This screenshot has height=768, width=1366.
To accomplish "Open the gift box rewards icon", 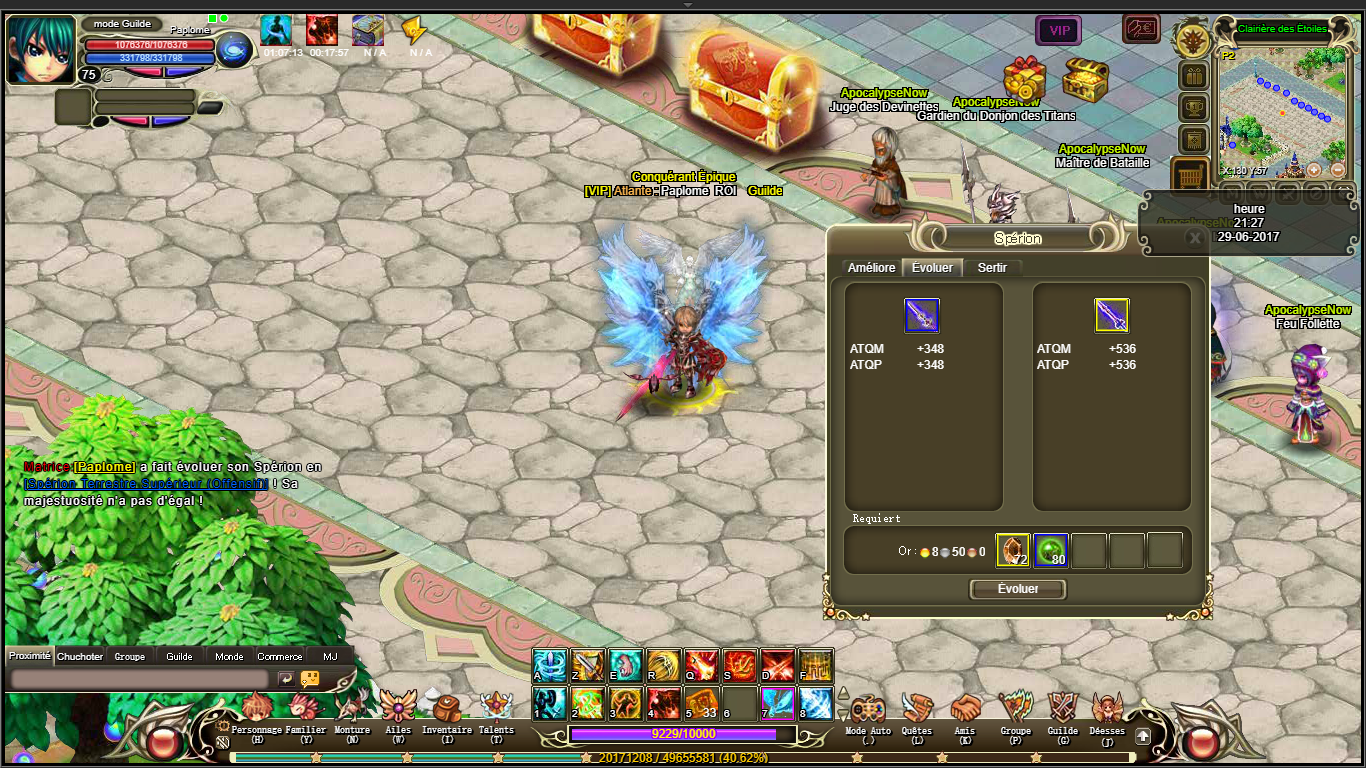I will [1193, 76].
